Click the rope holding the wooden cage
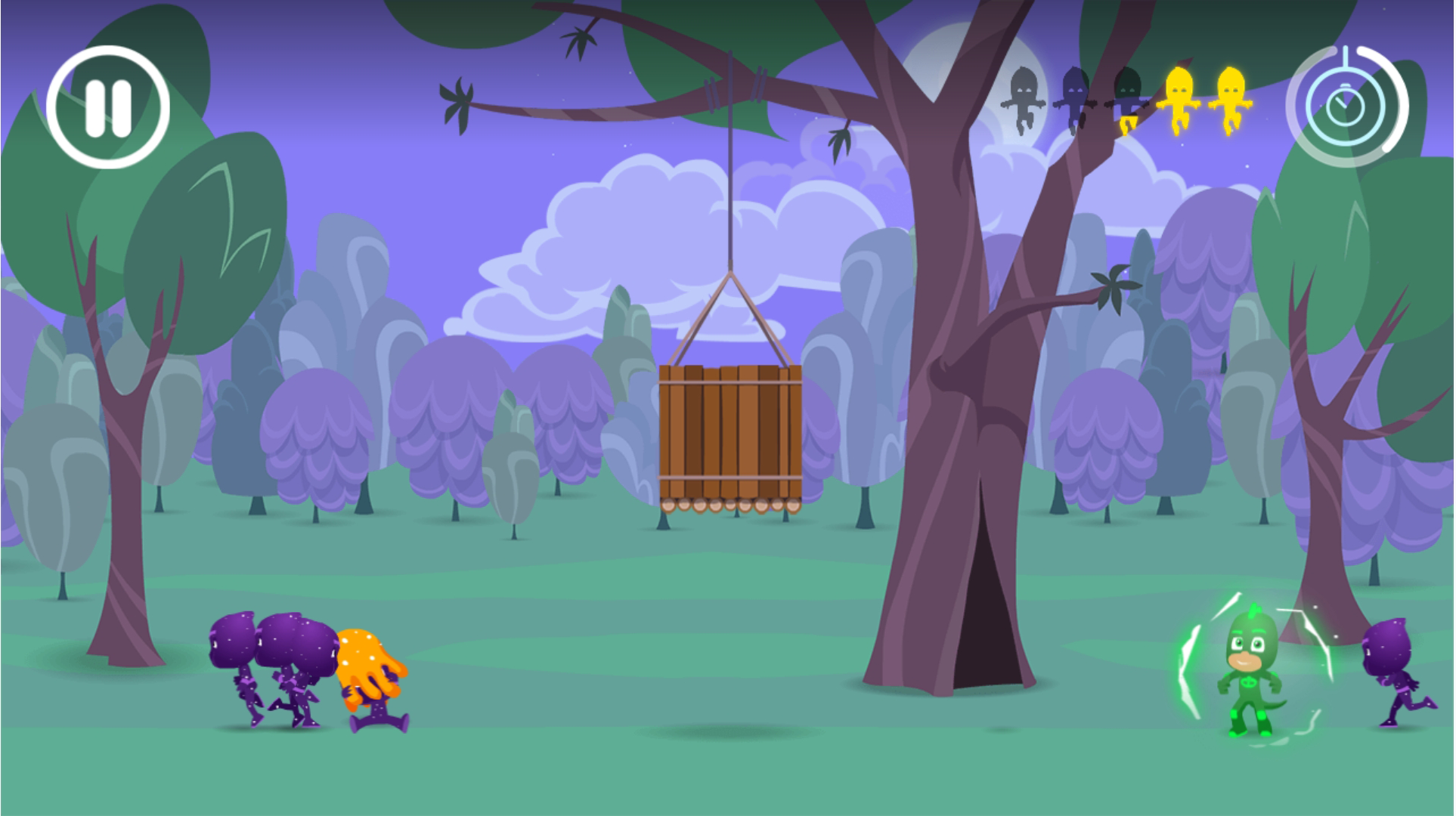1456x816 pixels. (x=732, y=189)
